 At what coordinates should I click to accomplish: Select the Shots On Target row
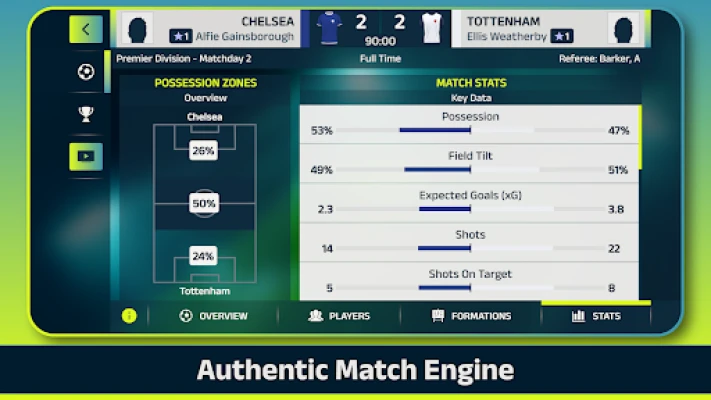click(469, 281)
